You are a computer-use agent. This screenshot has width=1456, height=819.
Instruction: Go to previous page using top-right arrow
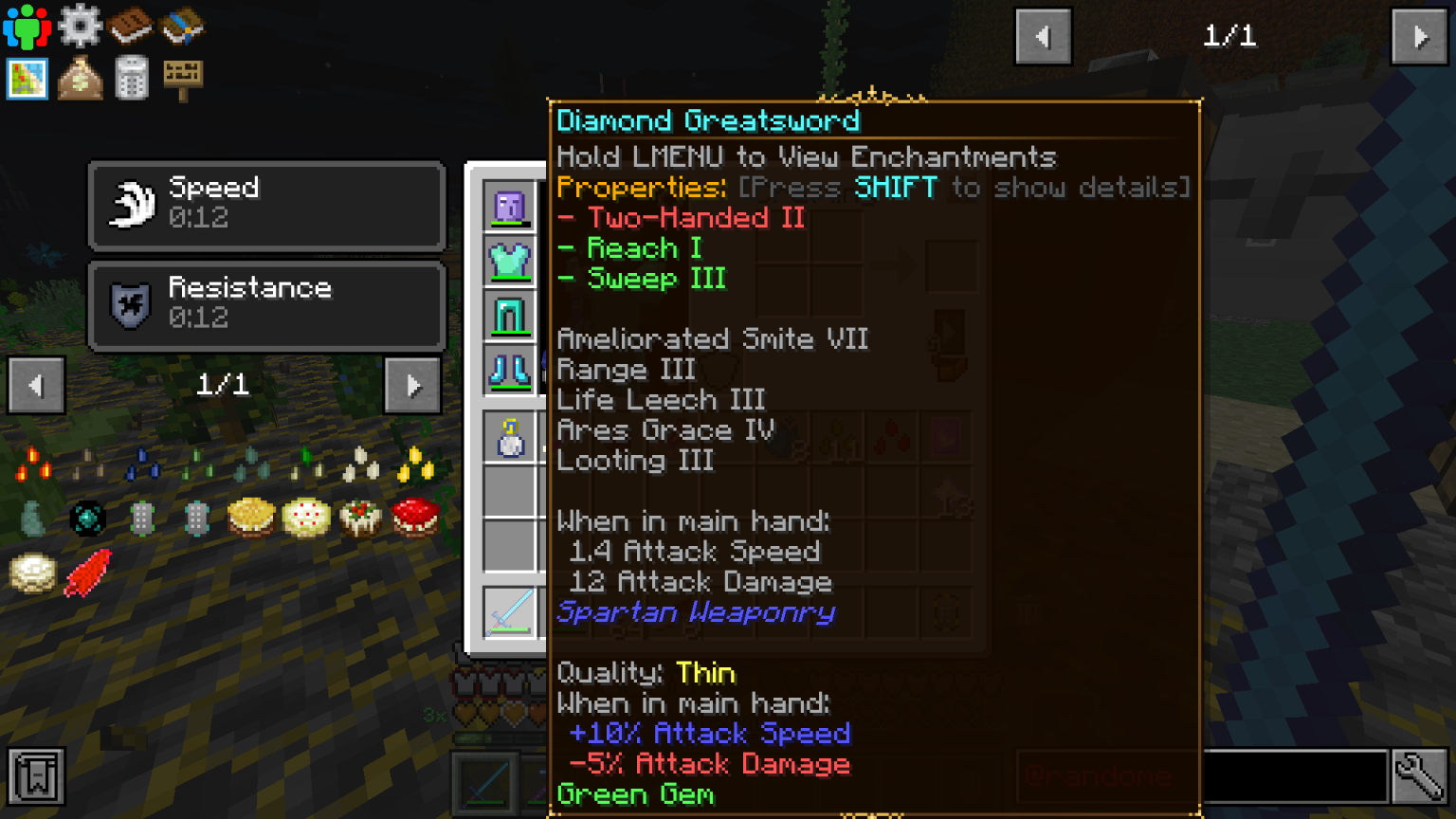(x=1043, y=37)
